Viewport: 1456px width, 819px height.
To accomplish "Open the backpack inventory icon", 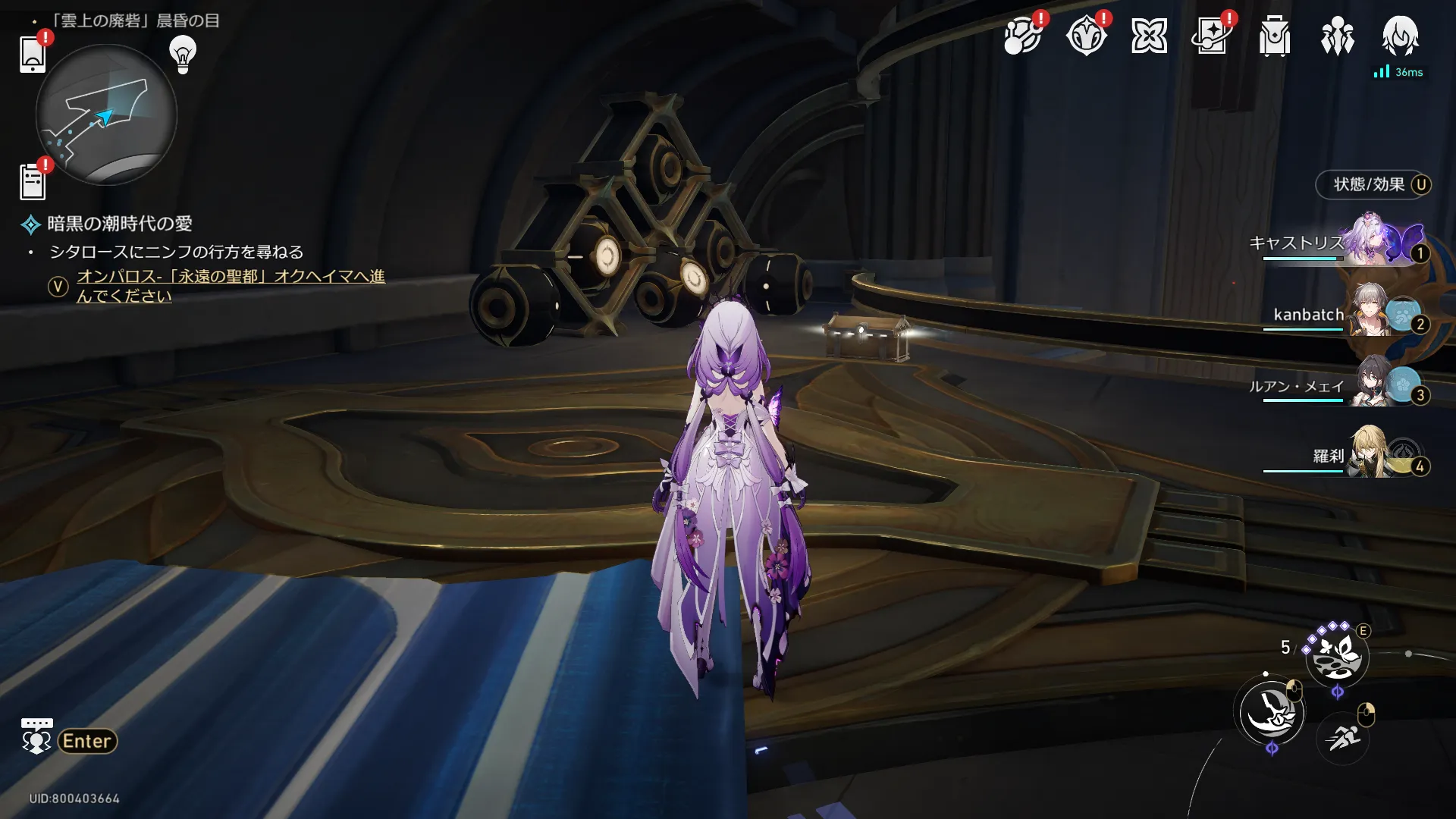I will coord(1275,36).
